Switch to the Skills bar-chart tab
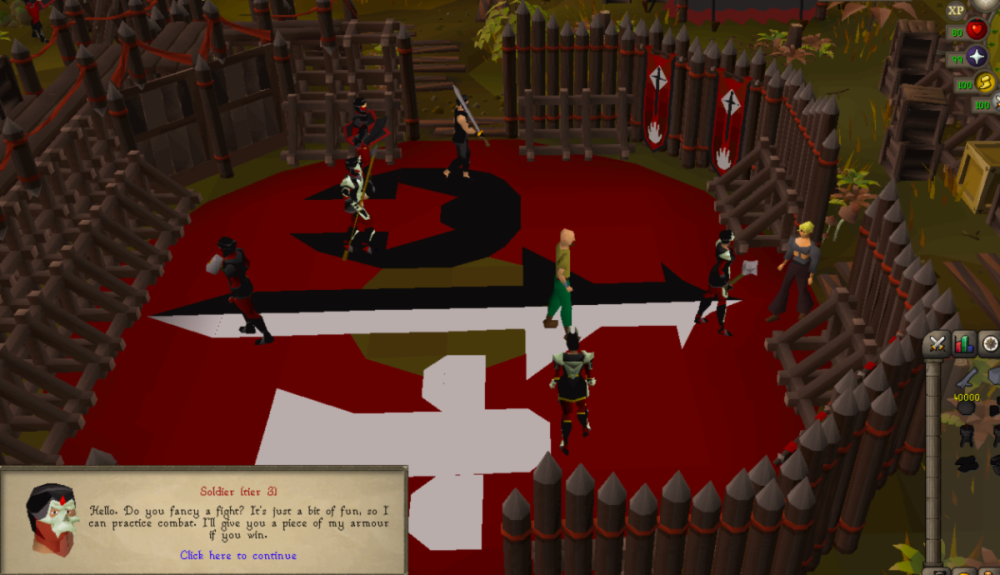The height and width of the screenshot is (575, 1000). pos(964,344)
